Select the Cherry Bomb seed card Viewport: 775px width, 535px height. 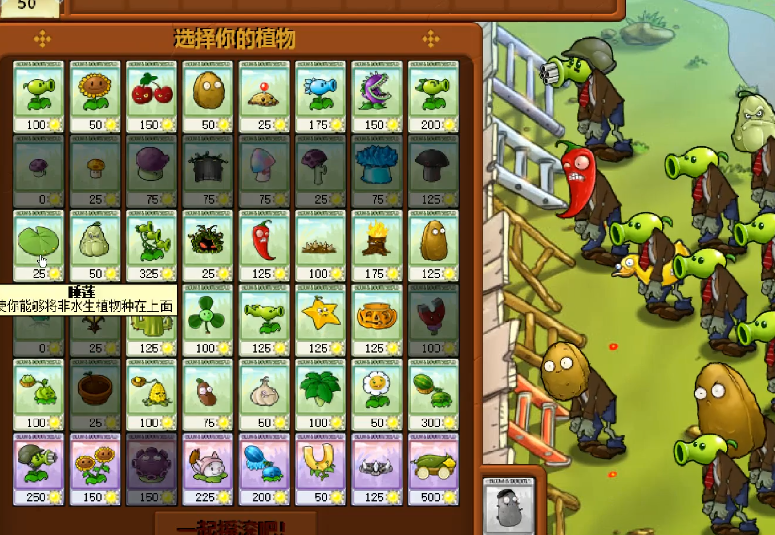pos(151,97)
